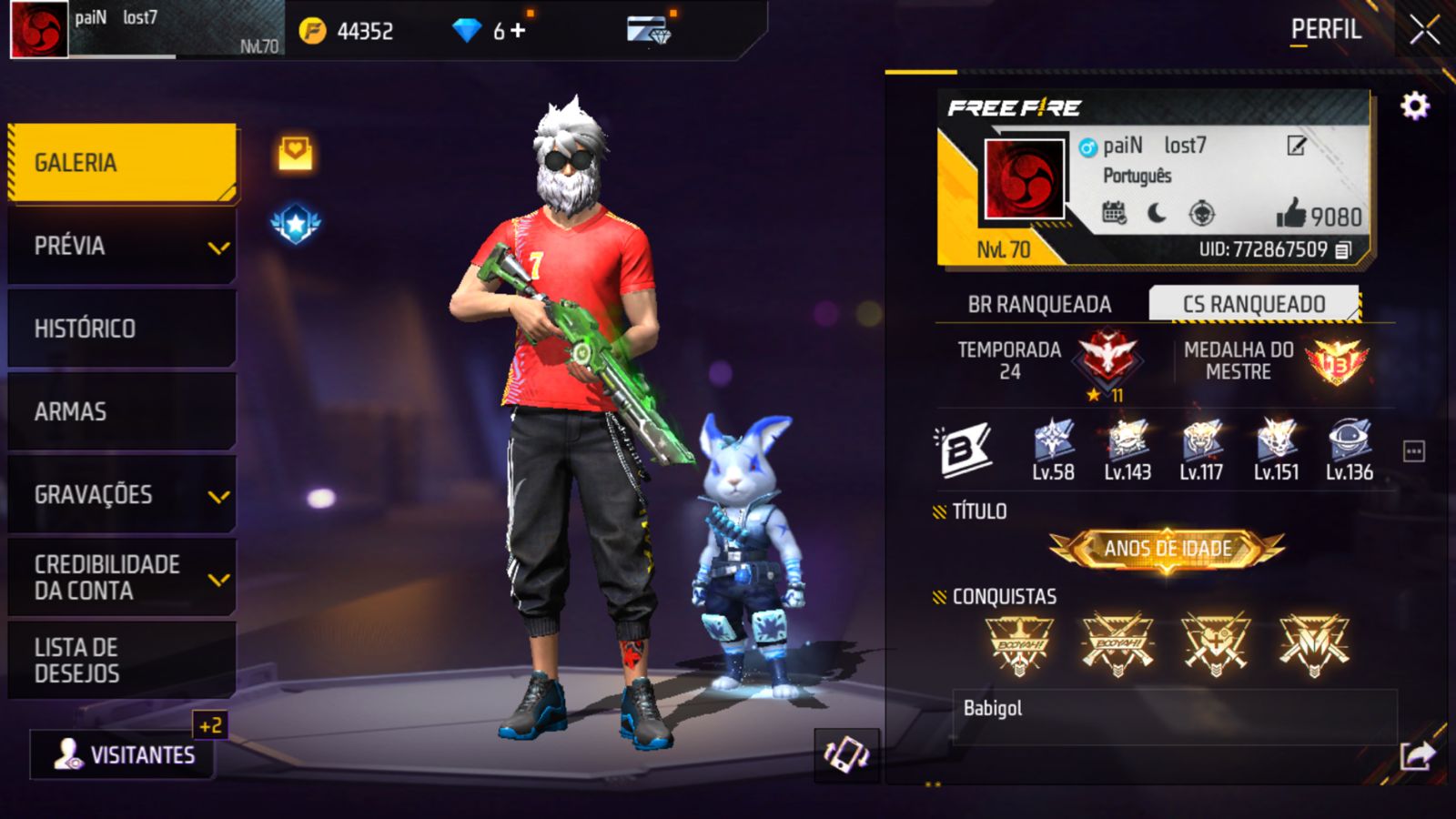Rotate the device view icon
Viewport: 1456px width, 819px height.
[x=846, y=754]
